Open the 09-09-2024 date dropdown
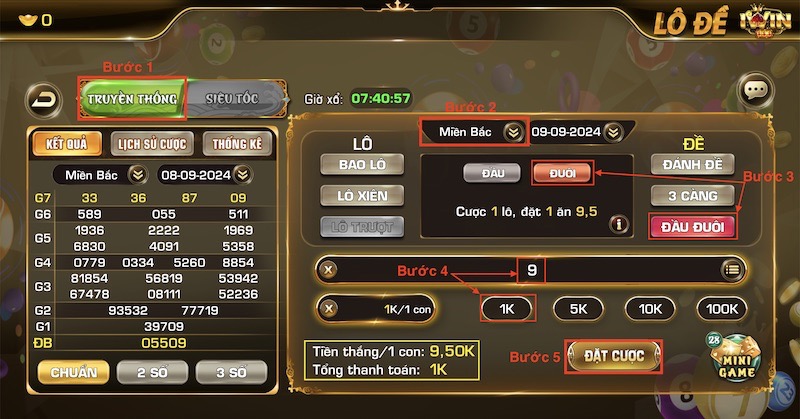The image size is (800, 419). [x=576, y=132]
